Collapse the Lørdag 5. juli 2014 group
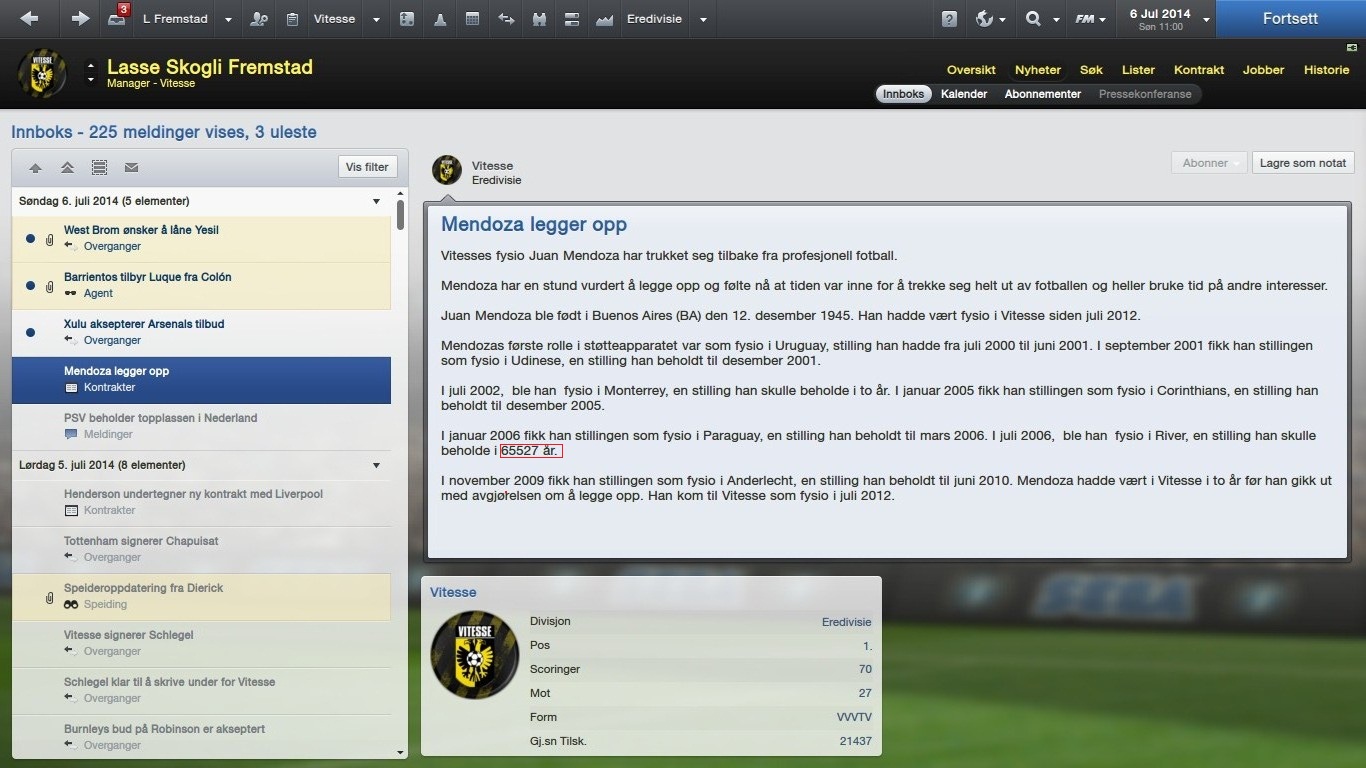This screenshot has height=768, width=1366. pos(377,465)
